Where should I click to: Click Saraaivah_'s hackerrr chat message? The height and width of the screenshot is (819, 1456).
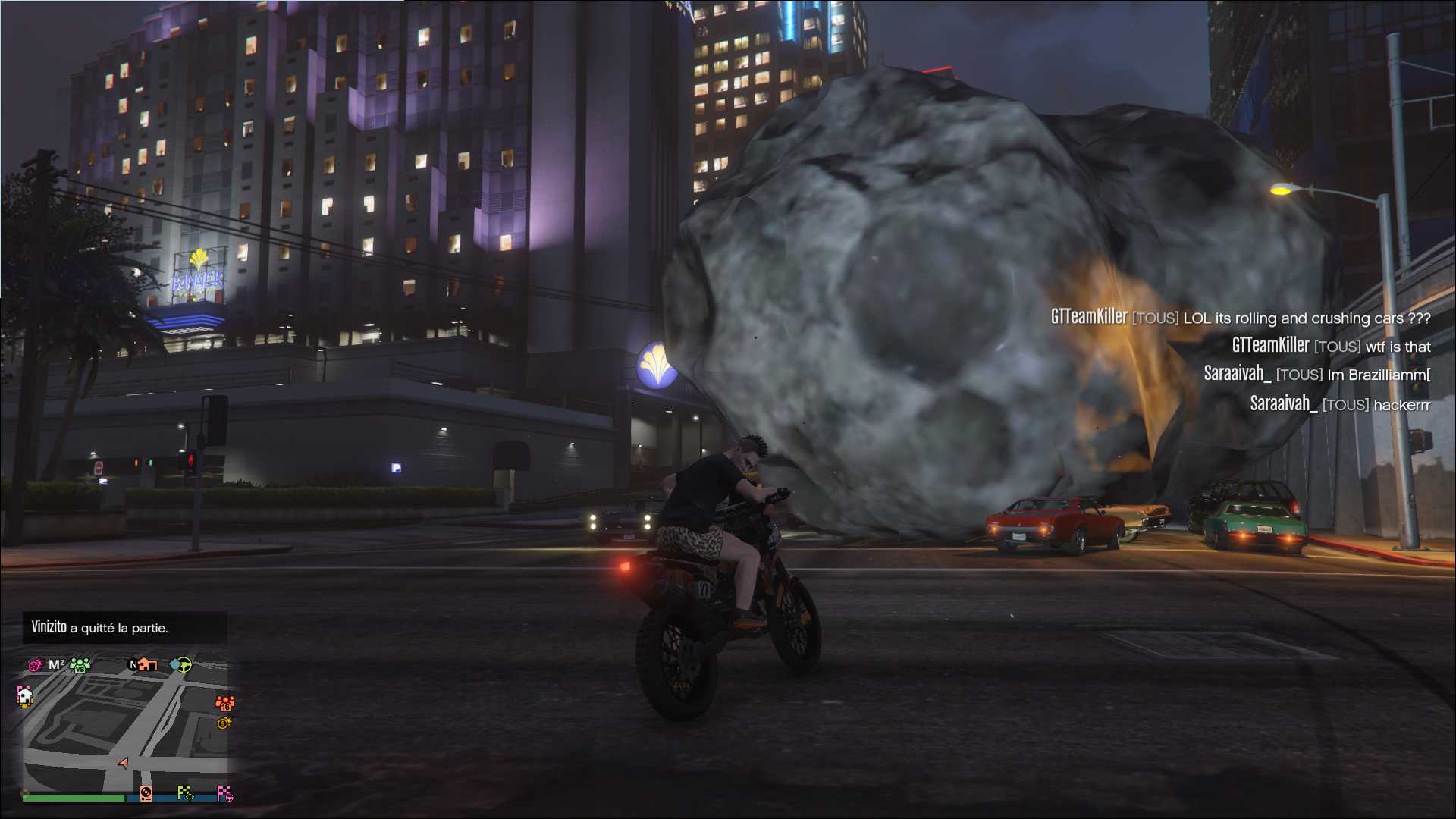(x=1340, y=404)
